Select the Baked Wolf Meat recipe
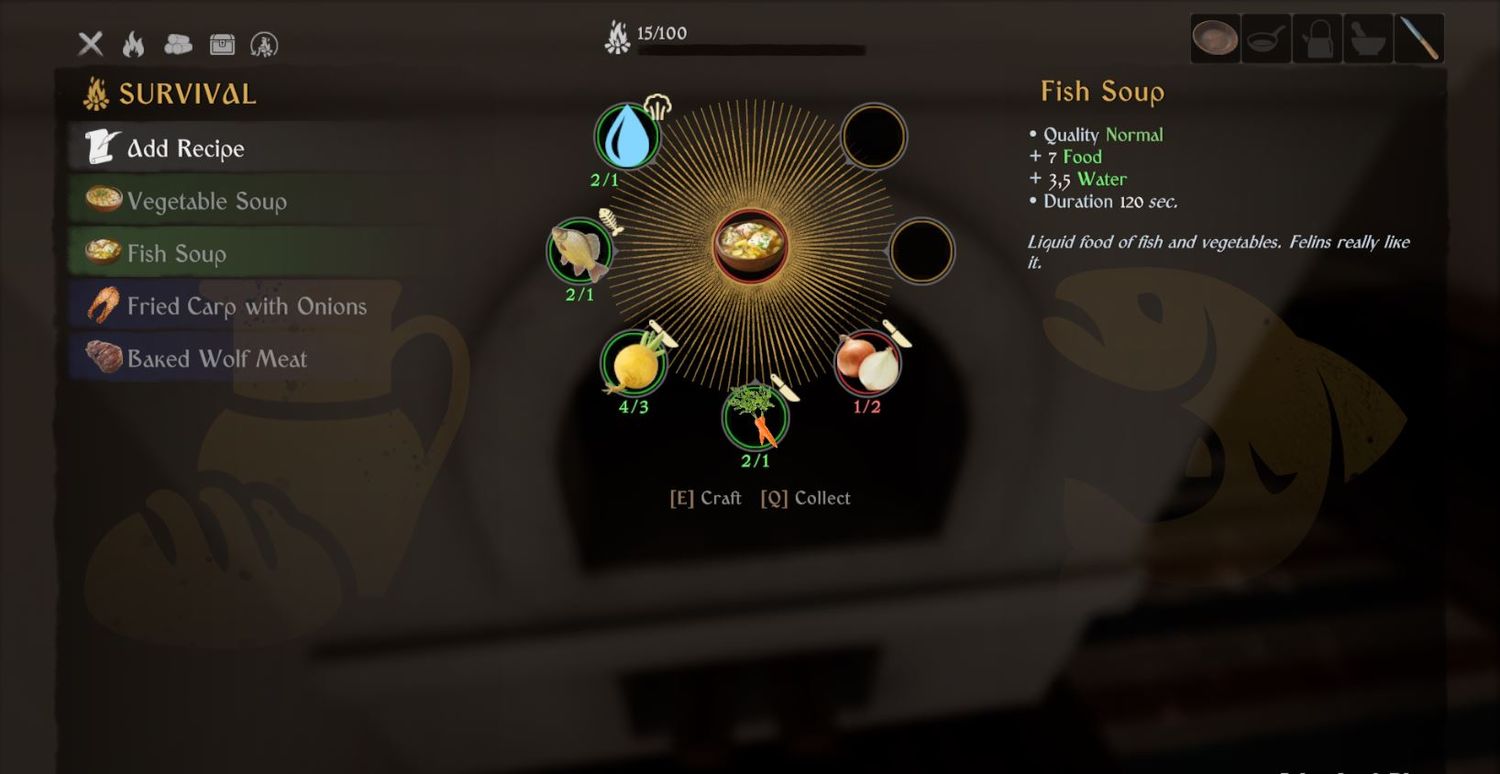This screenshot has height=774, width=1500. (217, 359)
